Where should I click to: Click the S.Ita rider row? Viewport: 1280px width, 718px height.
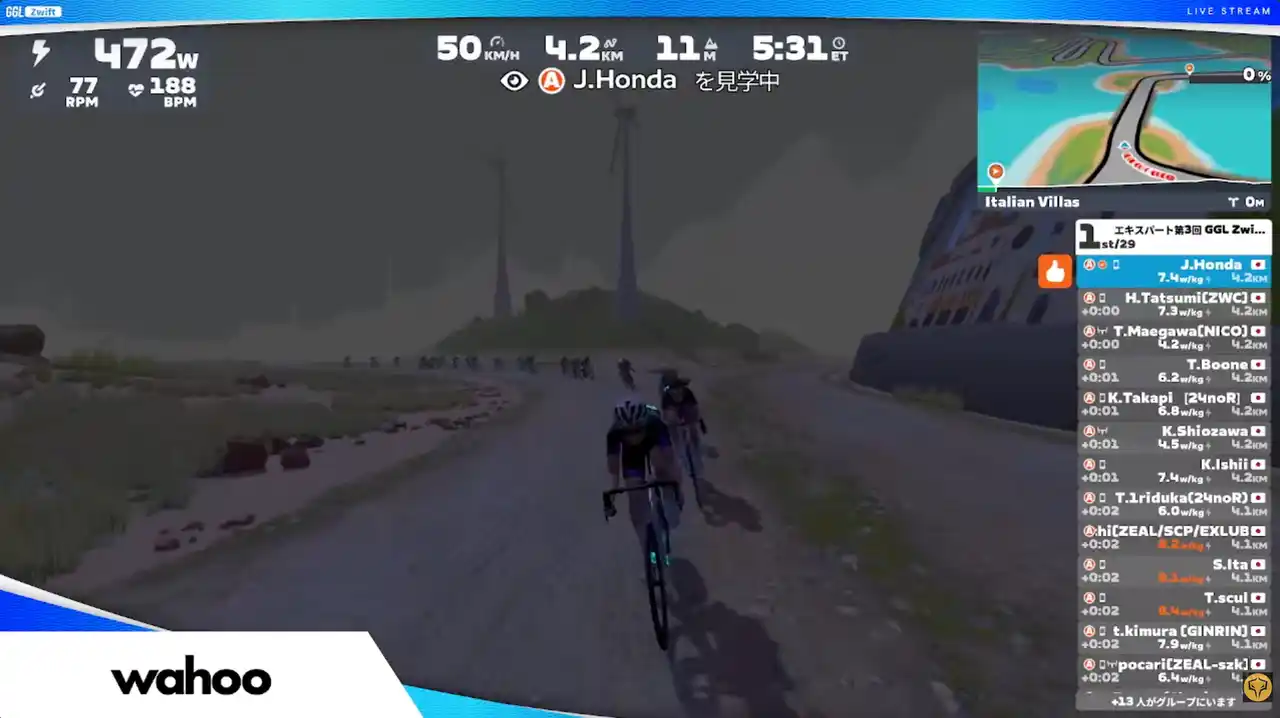click(x=1174, y=571)
